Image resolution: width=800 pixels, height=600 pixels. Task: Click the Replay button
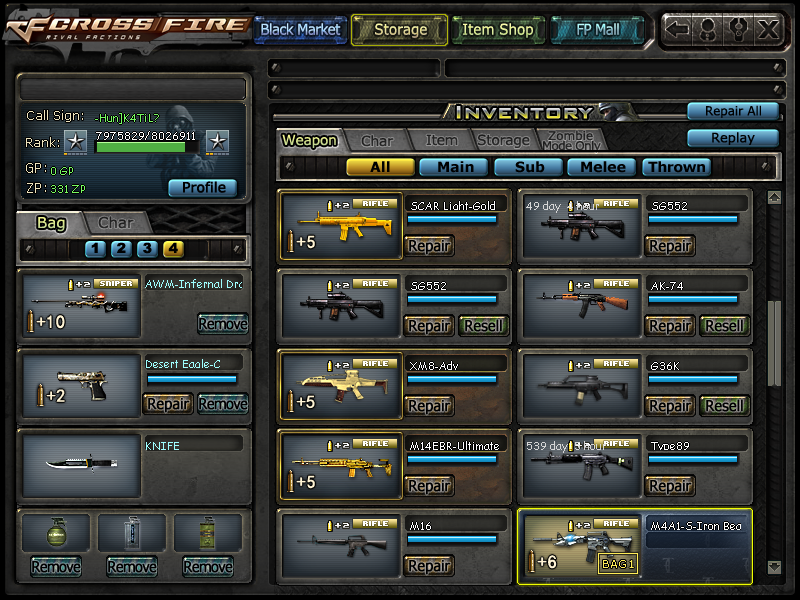point(732,138)
